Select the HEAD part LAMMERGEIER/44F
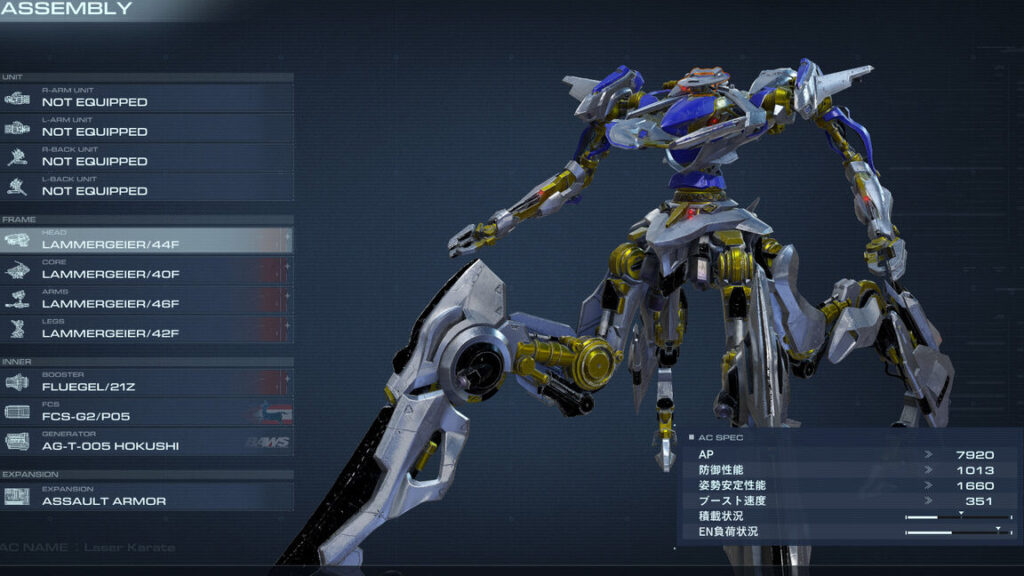 click(x=147, y=240)
